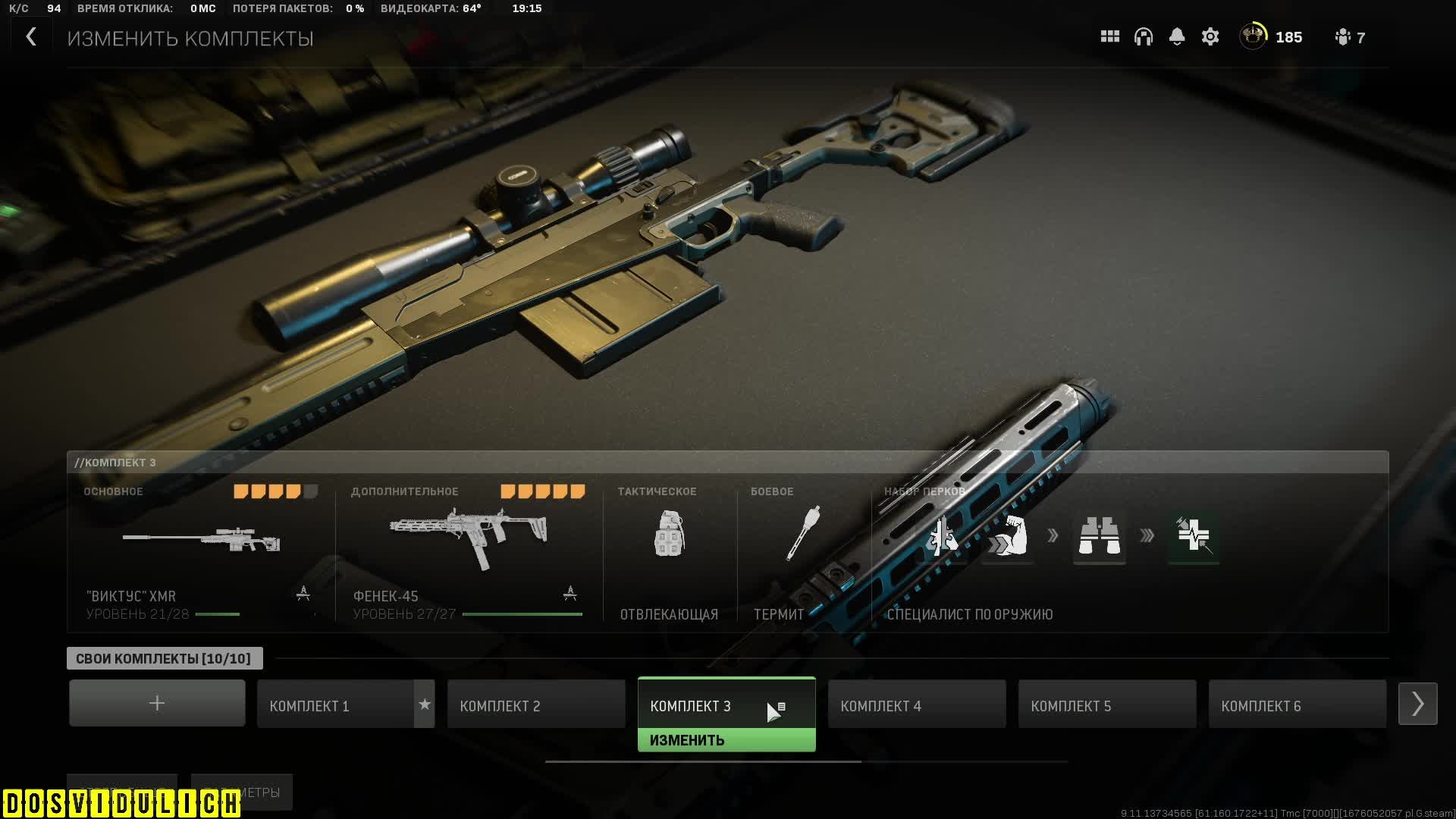
Task: Open voice chat headset settings
Action: point(1143,37)
